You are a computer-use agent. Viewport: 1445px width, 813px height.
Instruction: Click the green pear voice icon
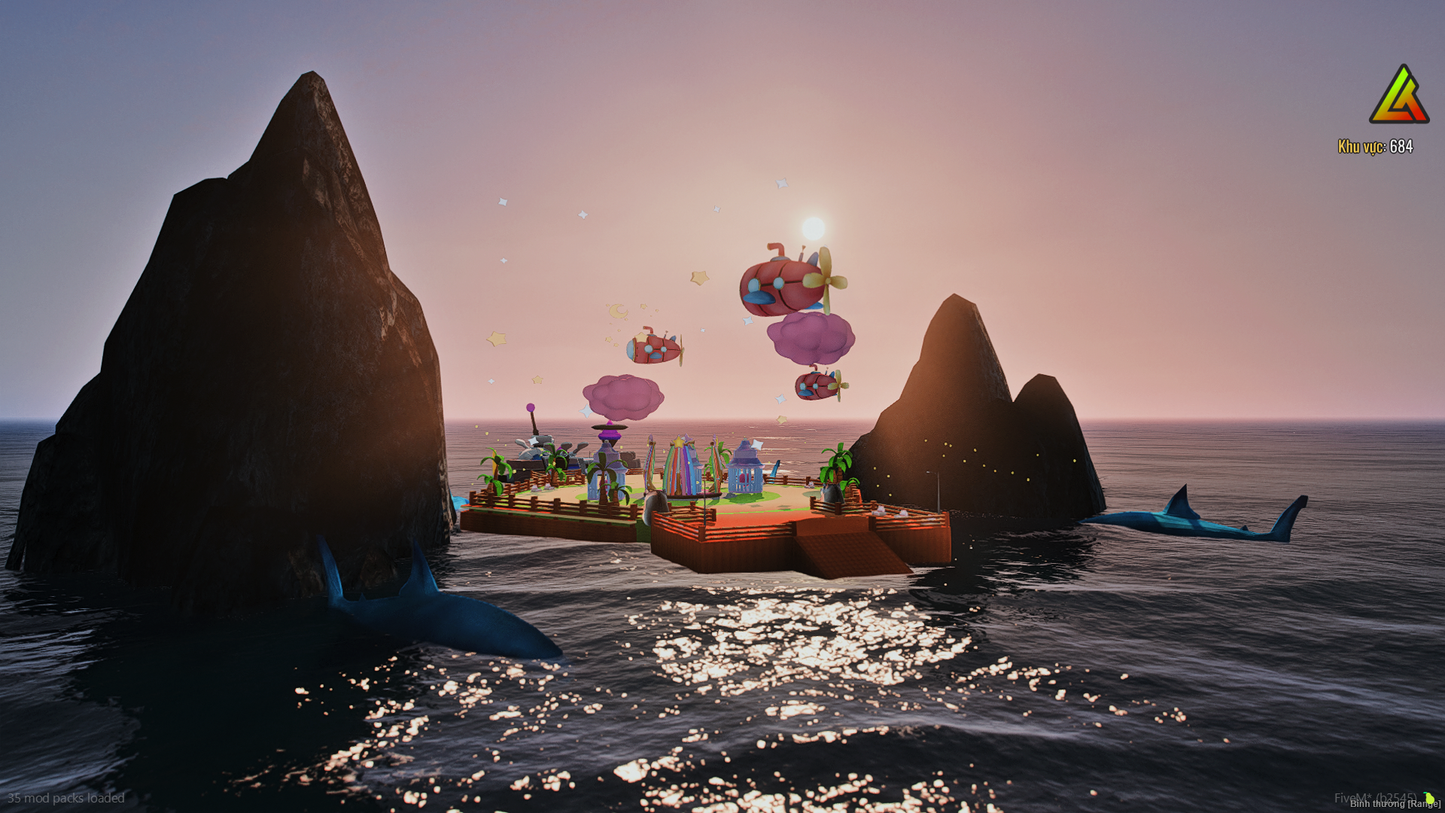click(x=1429, y=797)
